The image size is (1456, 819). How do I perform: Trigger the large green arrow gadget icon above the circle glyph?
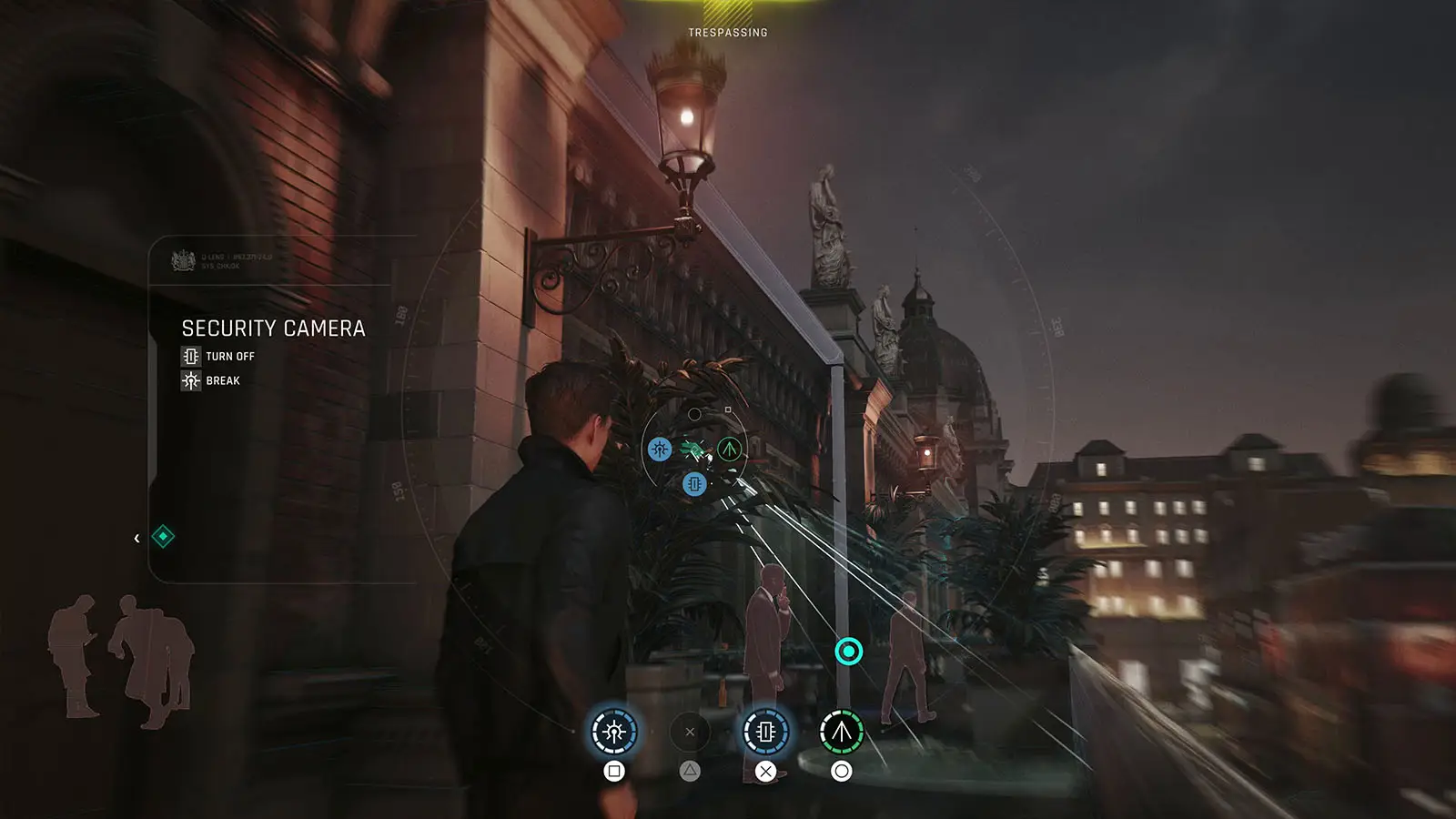842,732
